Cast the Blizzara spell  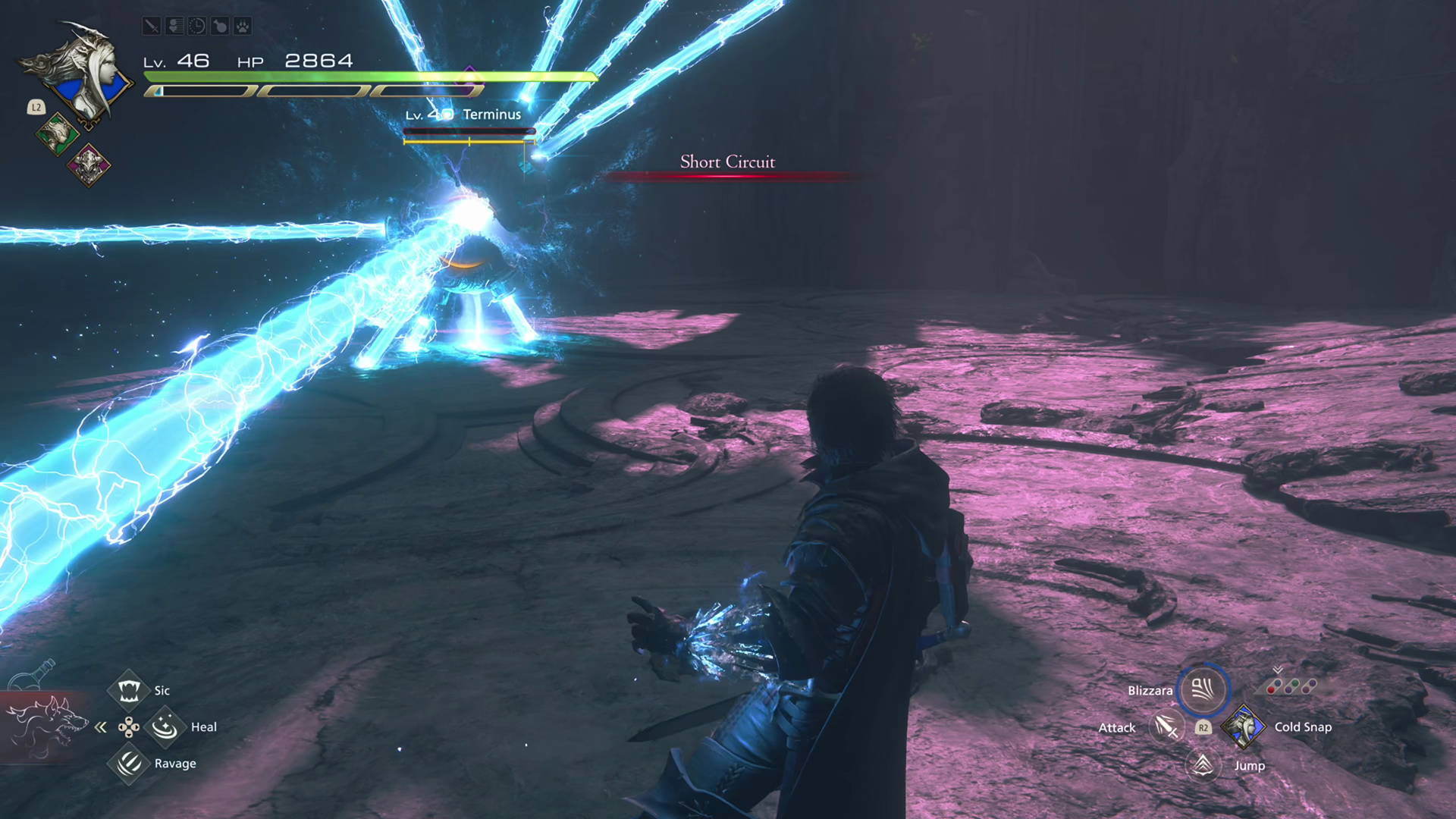[1203, 689]
